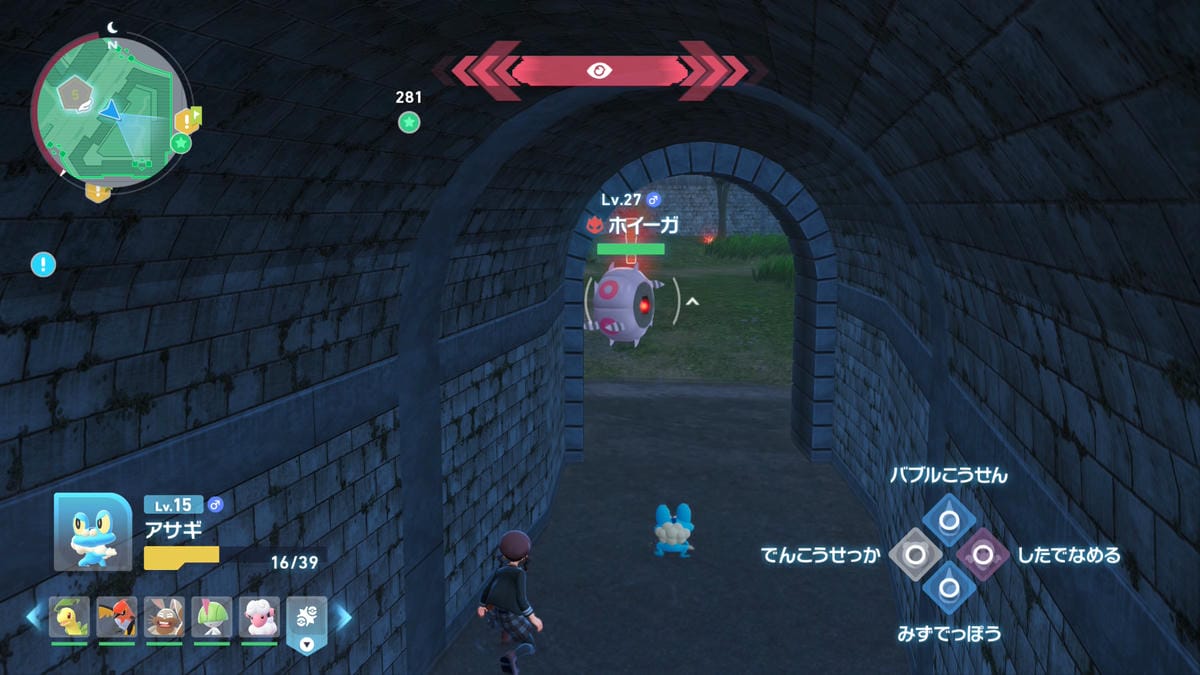Viewport: 1200px width, 675px height.
Task: Activate the でんこうせっか move
Action: click(x=915, y=553)
